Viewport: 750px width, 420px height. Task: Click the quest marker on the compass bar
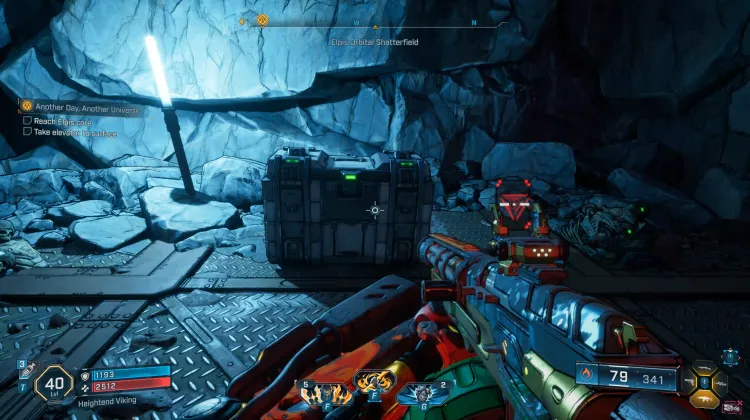[262, 19]
